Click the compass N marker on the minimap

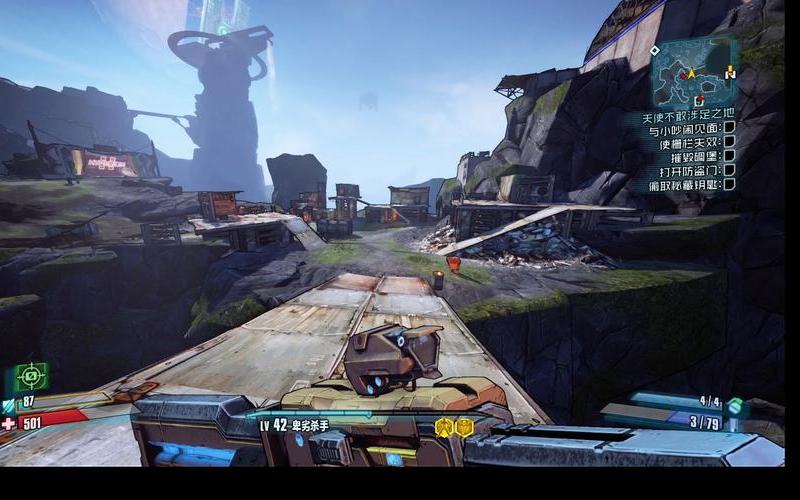point(731,73)
